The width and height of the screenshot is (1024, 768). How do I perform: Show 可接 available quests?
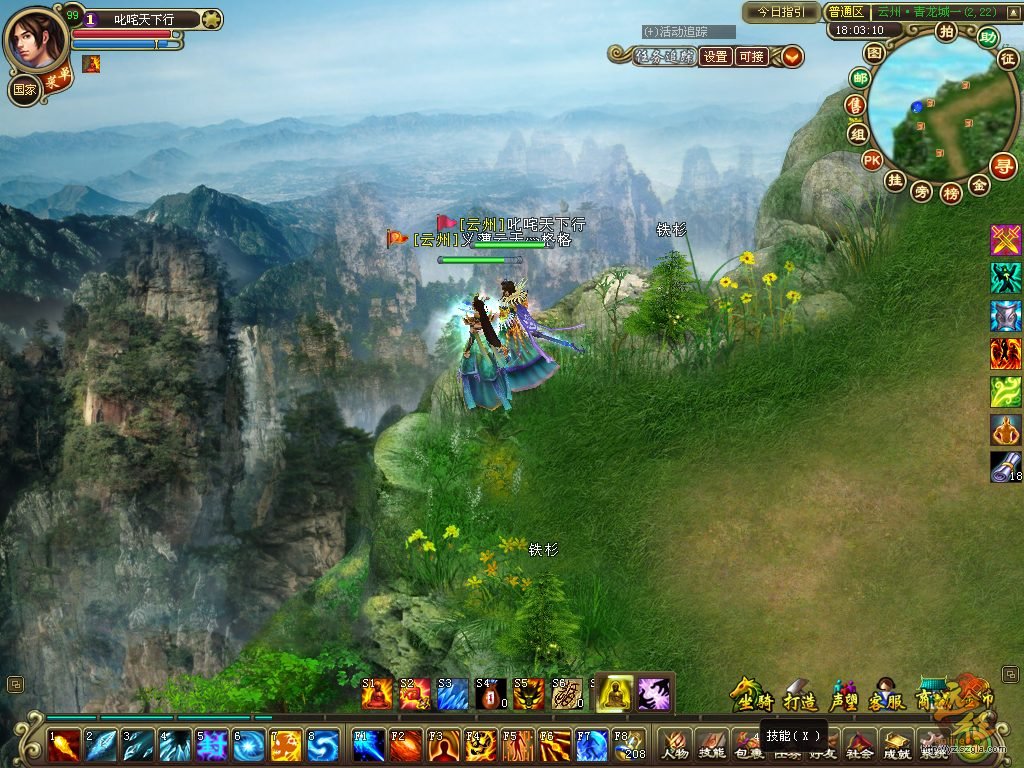(750, 57)
